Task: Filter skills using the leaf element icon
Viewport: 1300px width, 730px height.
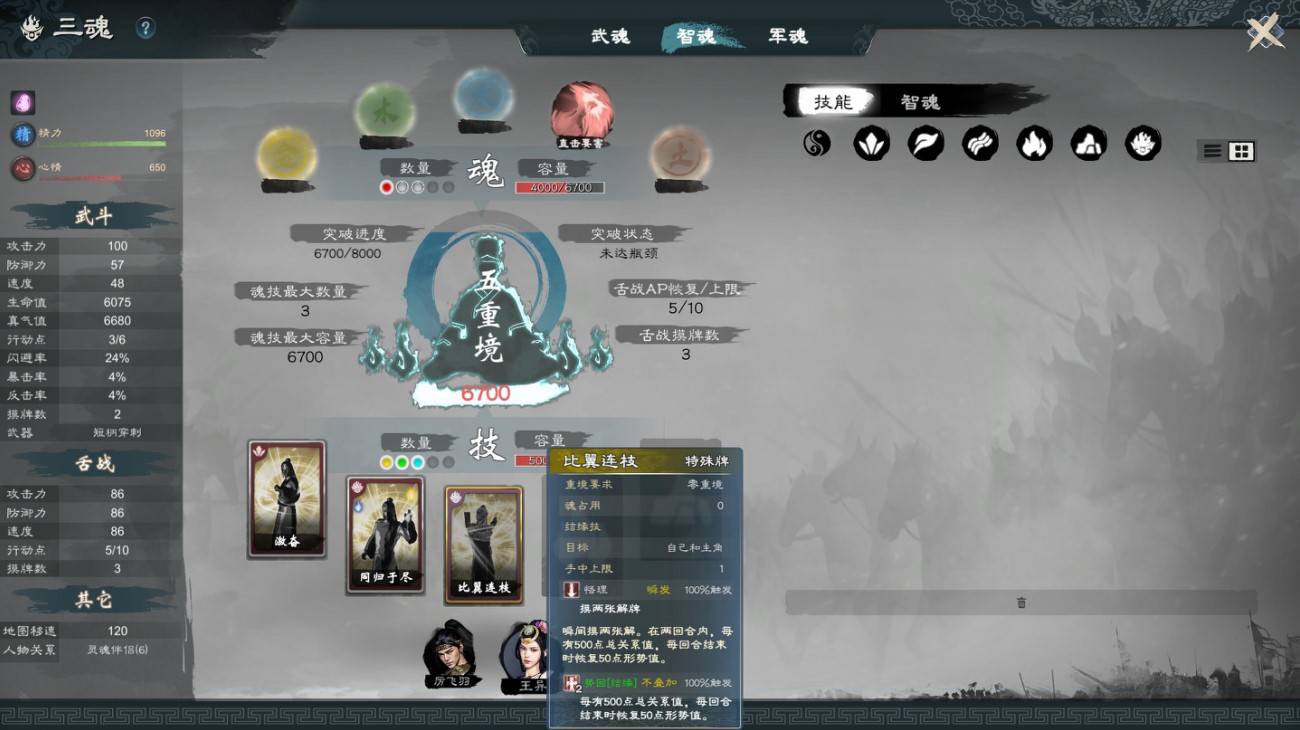Action: coord(925,143)
